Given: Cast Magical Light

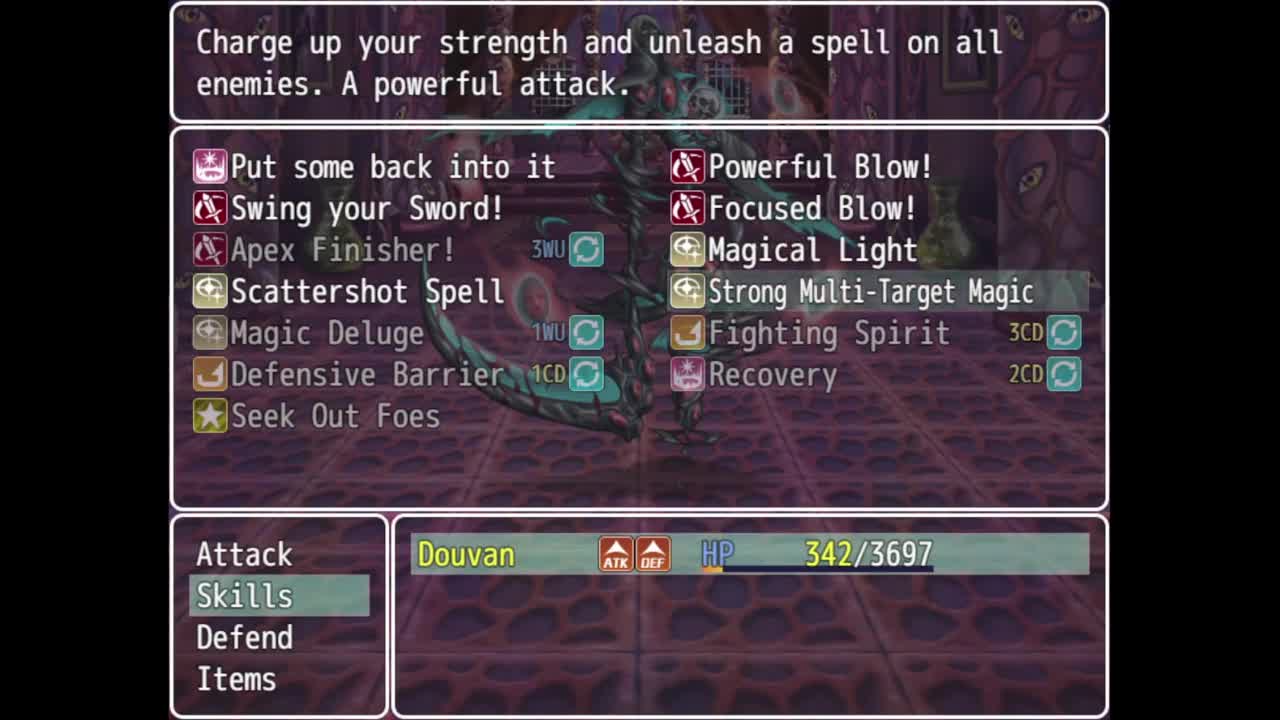Looking at the screenshot, I should point(812,250).
